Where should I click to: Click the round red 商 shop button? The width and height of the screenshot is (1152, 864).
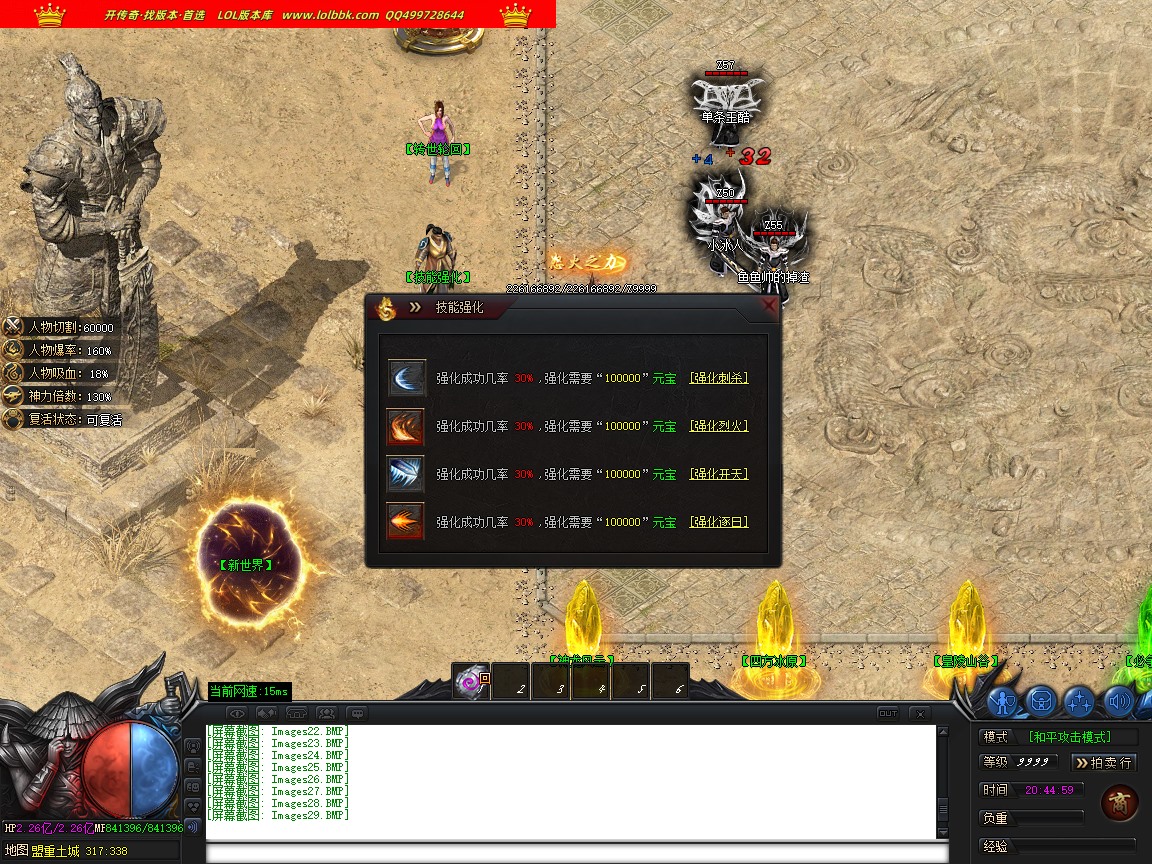click(1119, 803)
